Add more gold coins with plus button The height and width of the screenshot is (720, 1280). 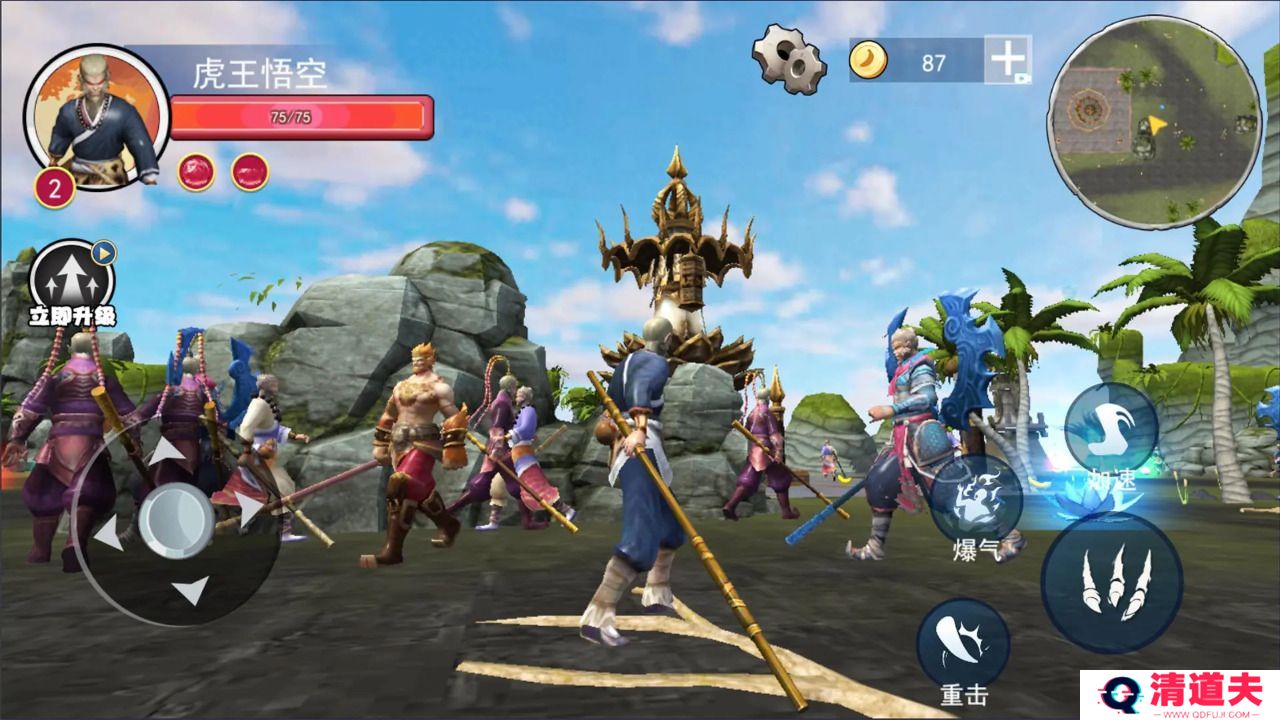pos(1008,60)
